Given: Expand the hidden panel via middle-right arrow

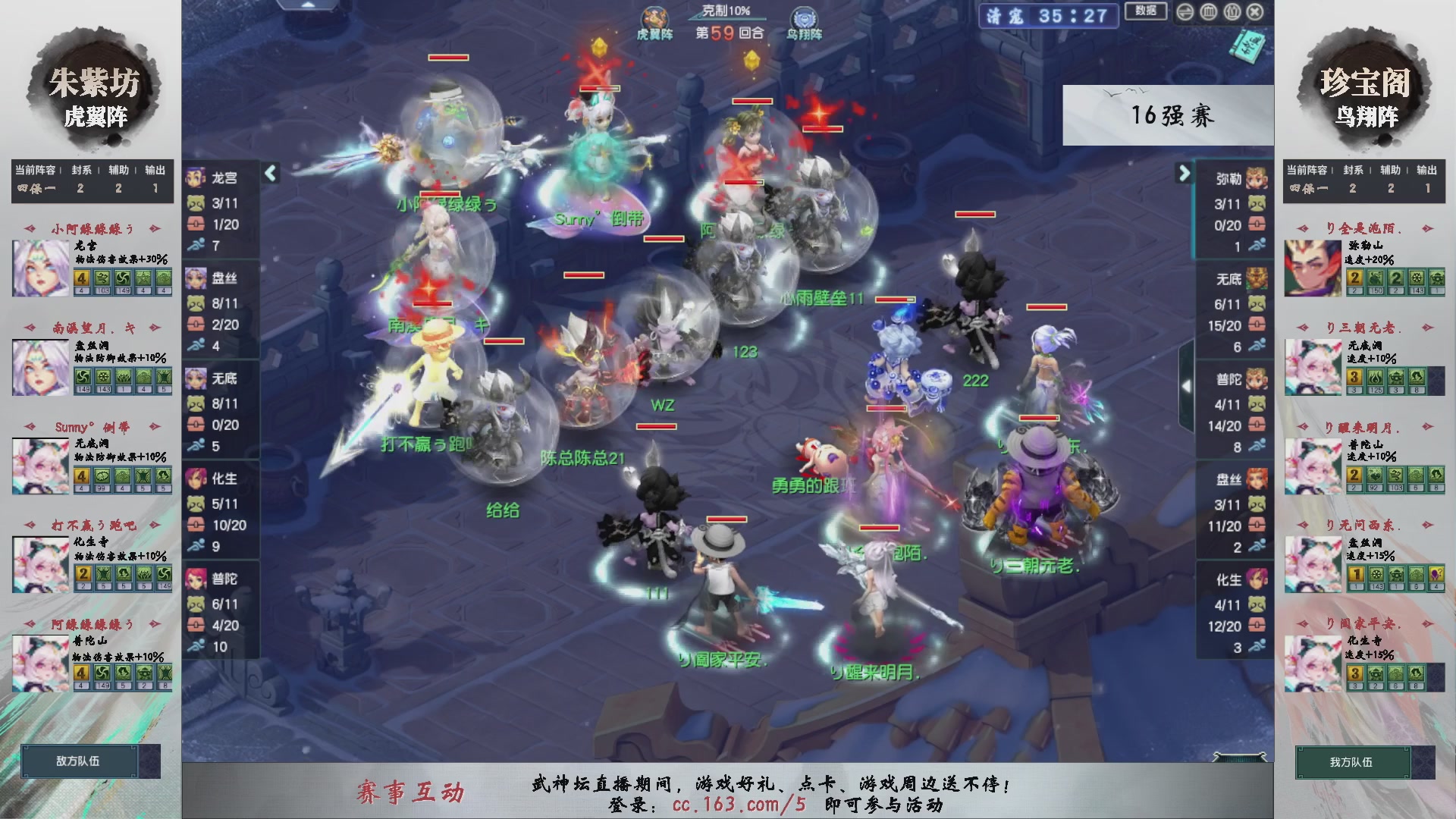Looking at the screenshot, I should (x=1187, y=387).
